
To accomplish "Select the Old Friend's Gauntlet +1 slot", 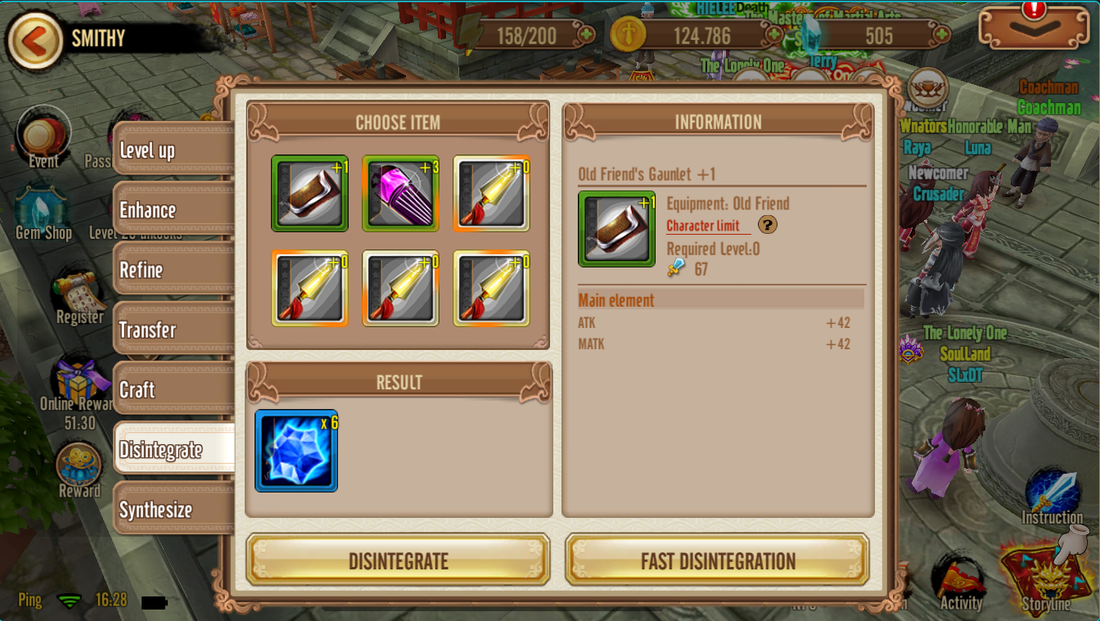I will click(x=310, y=194).
